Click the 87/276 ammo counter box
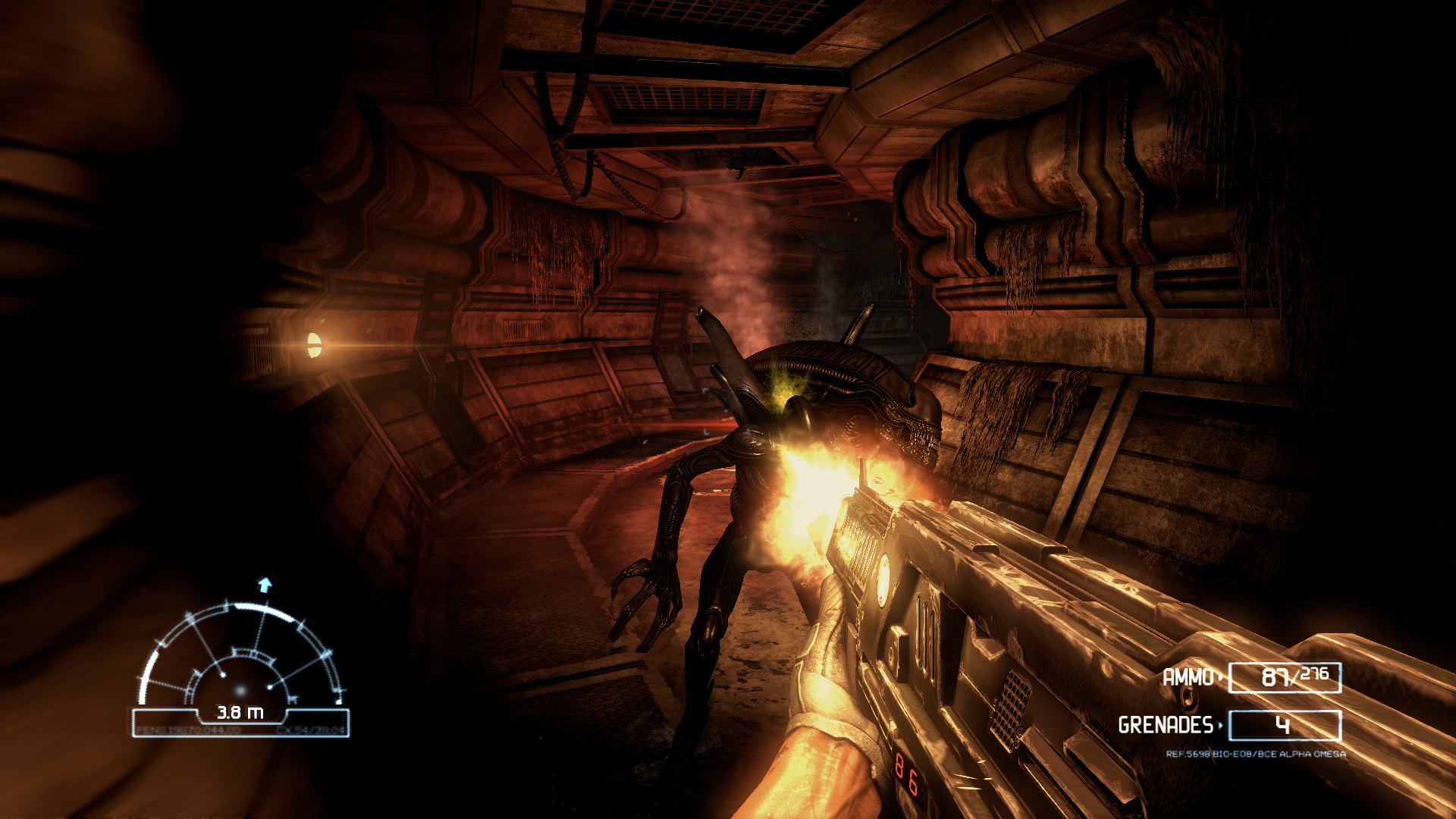 point(1285,676)
